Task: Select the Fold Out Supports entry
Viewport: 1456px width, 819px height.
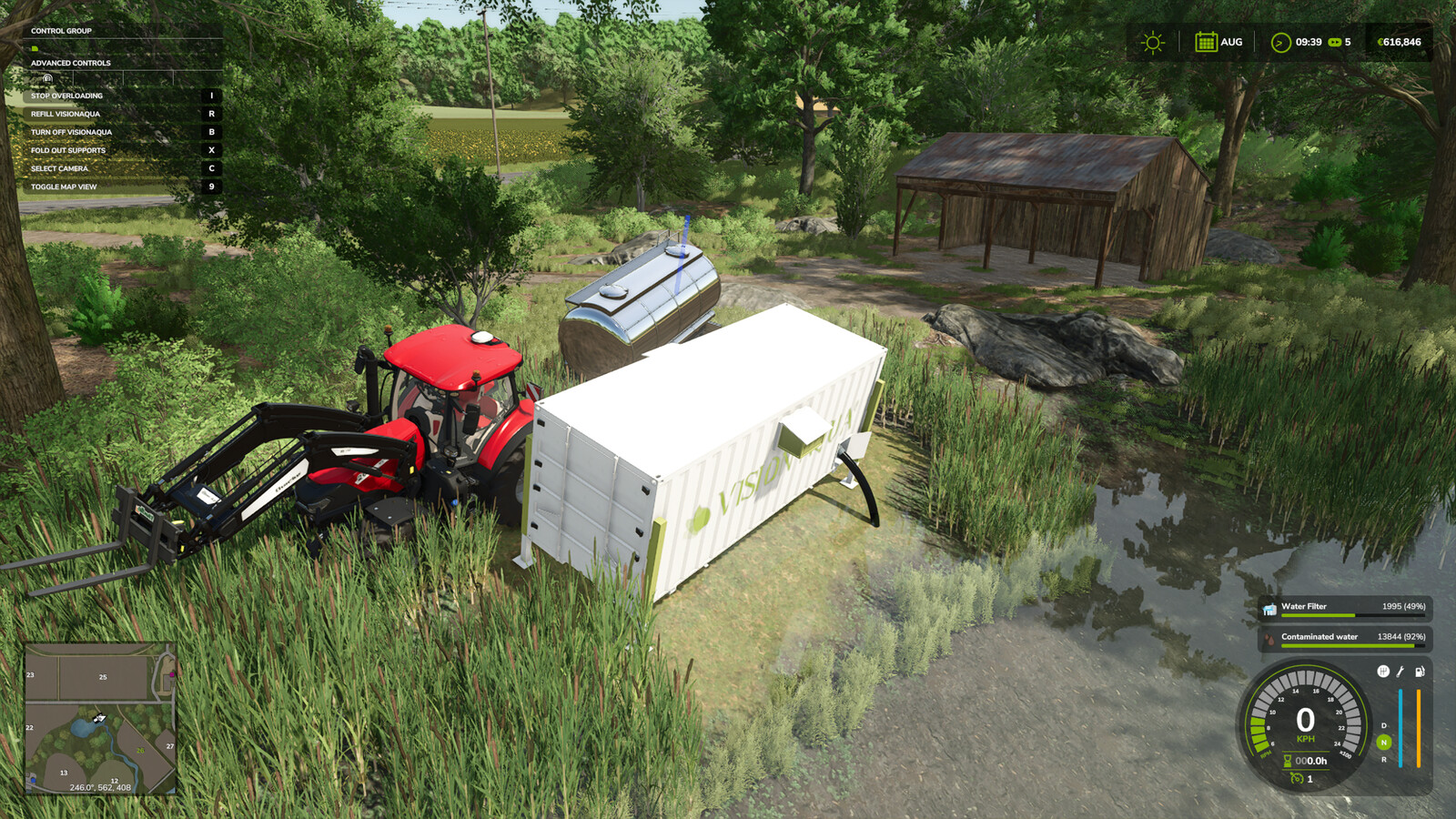Action: (x=68, y=150)
